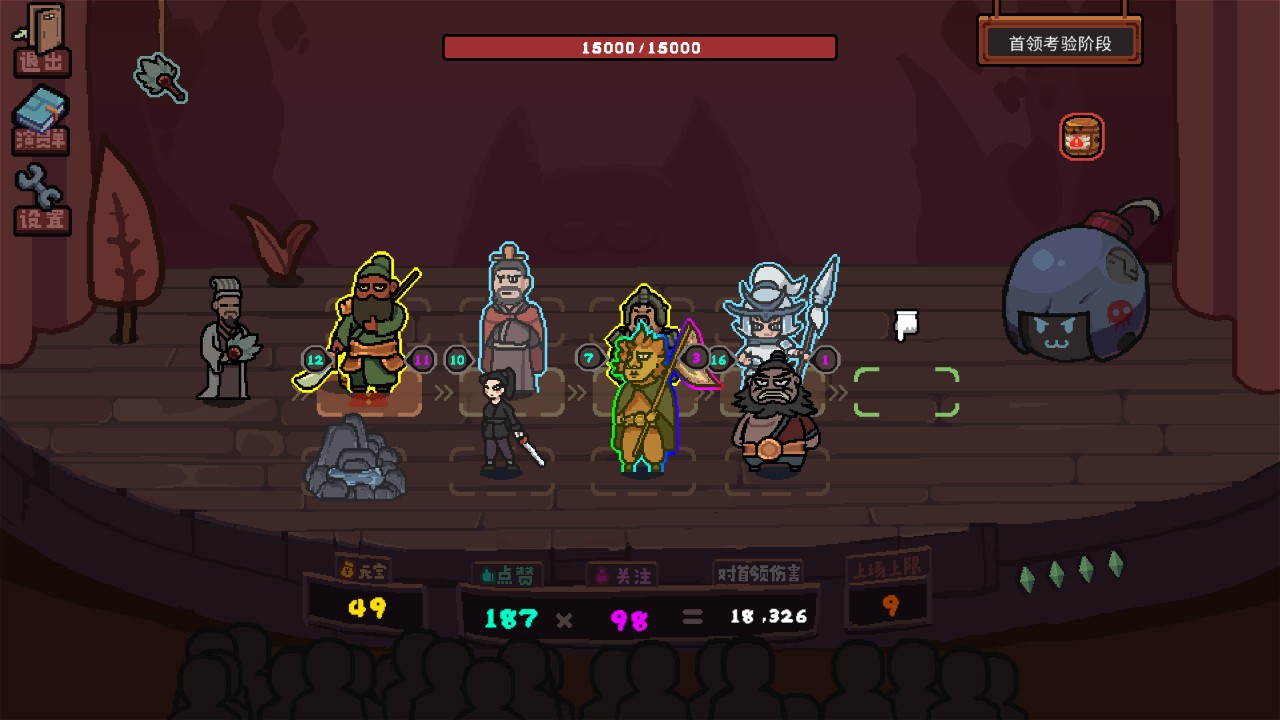Click the 退出 exit door button
This screenshot has width=1280, height=720.
pos(42,40)
